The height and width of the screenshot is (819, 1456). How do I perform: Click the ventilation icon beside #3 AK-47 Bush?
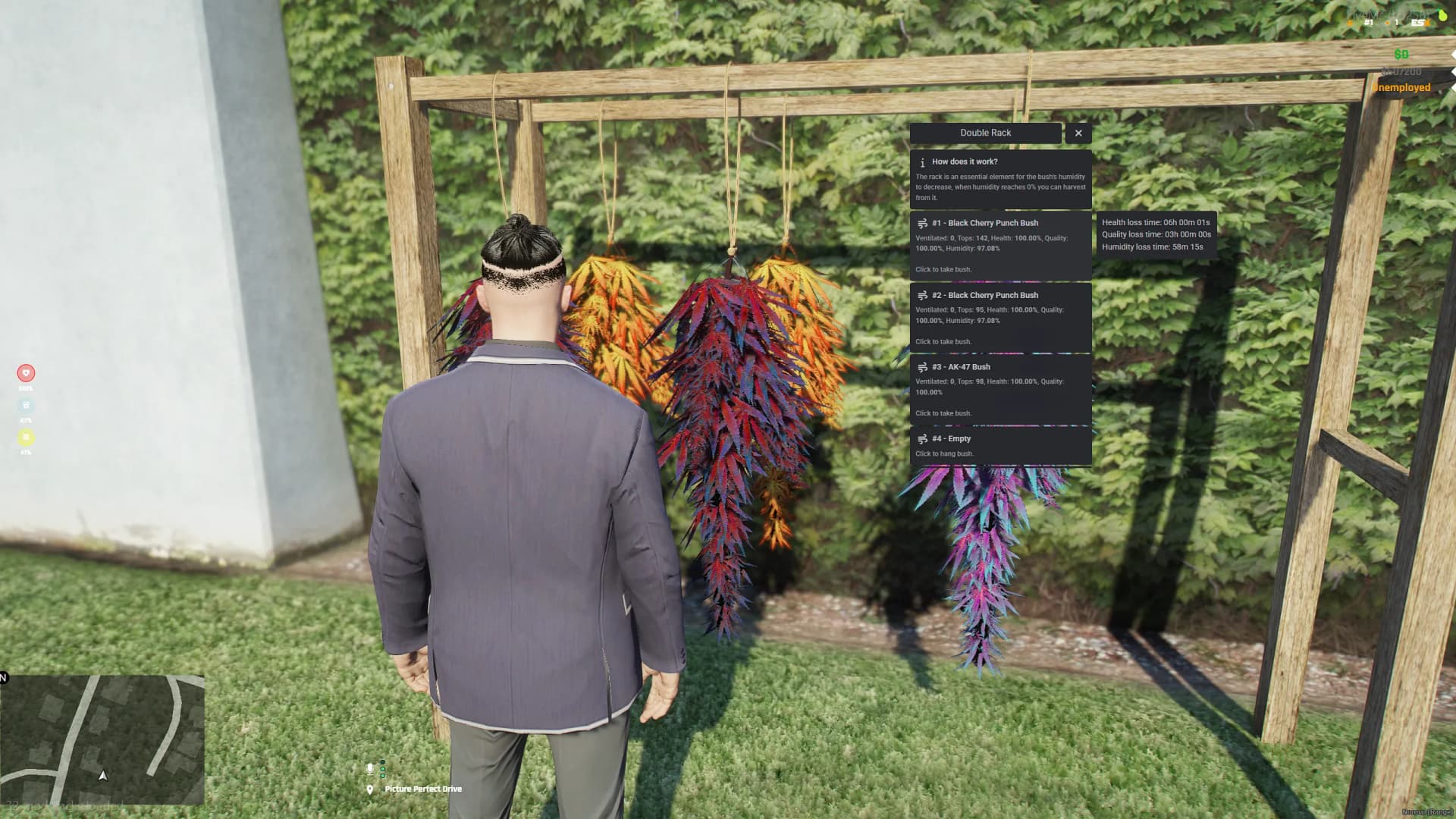pos(922,366)
